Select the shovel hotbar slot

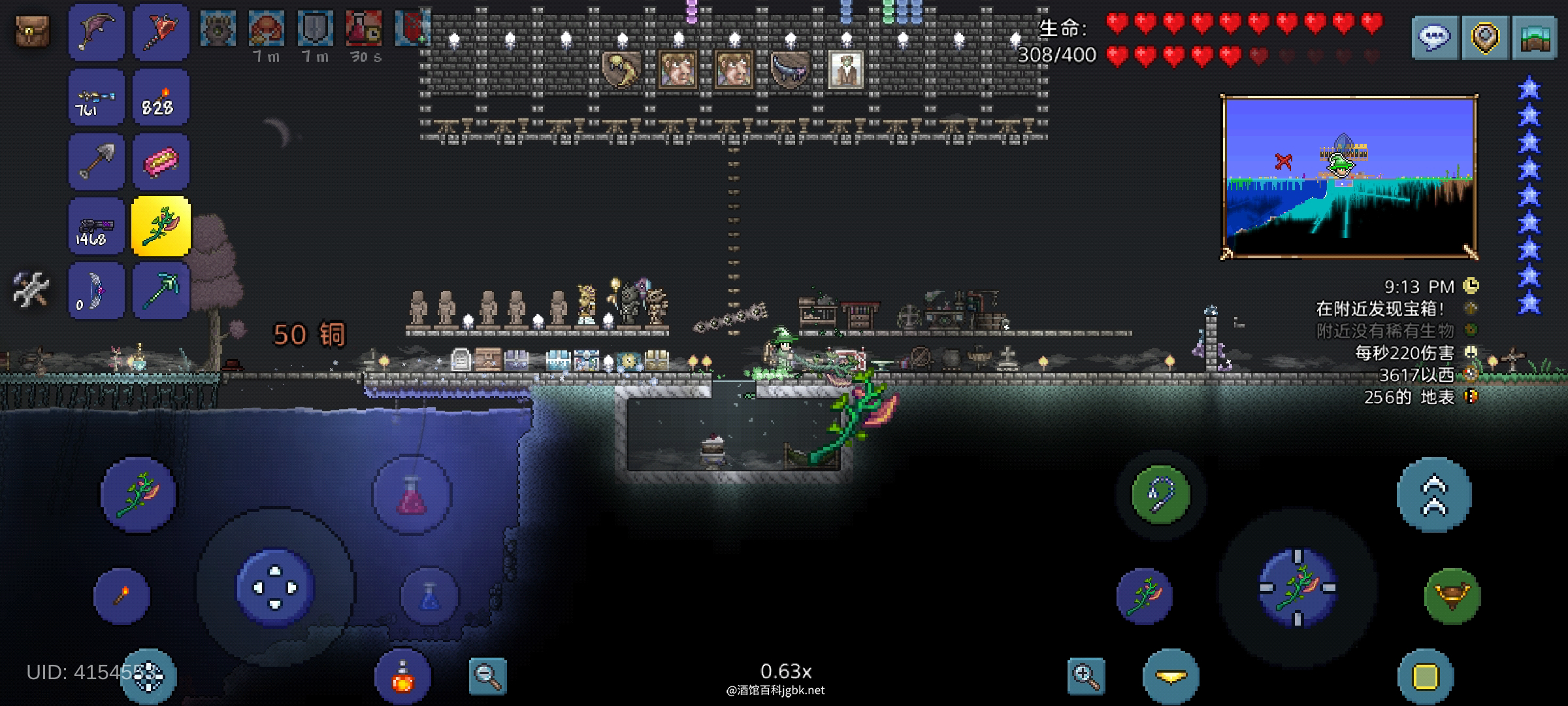coord(96,162)
